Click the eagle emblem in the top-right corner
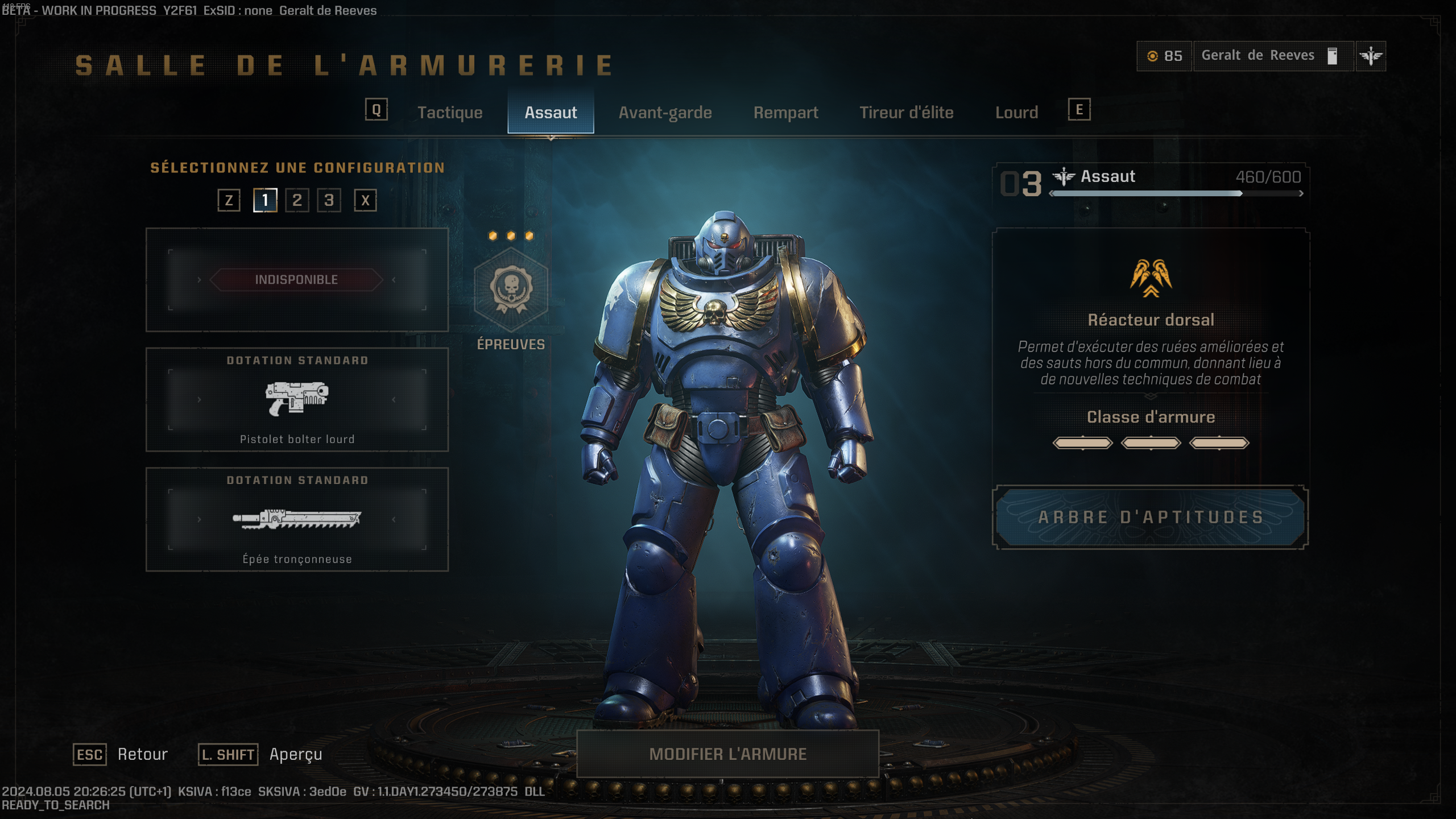The height and width of the screenshot is (819, 1456). [1371, 56]
